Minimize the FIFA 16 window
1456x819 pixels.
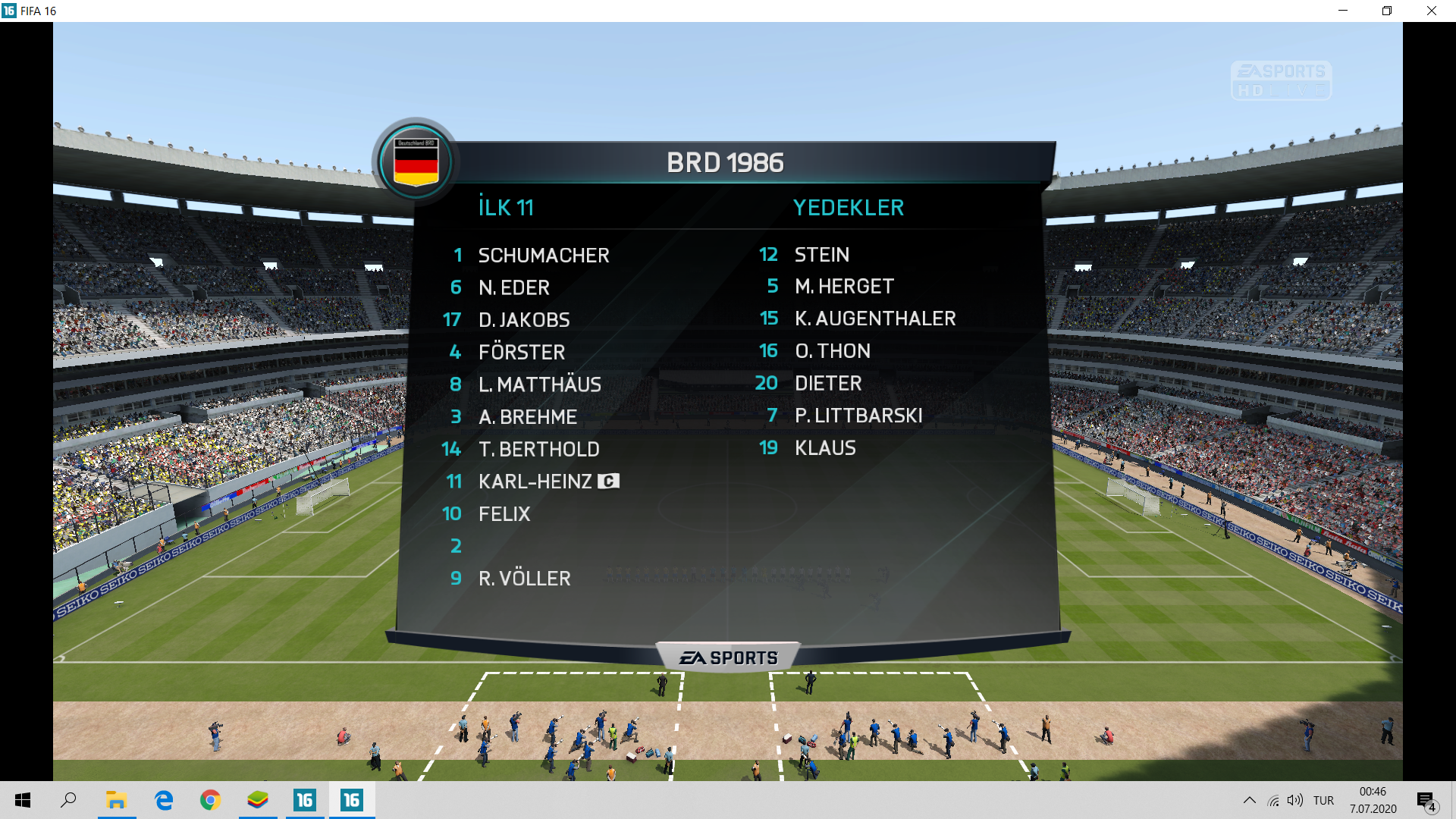coord(1343,11)
